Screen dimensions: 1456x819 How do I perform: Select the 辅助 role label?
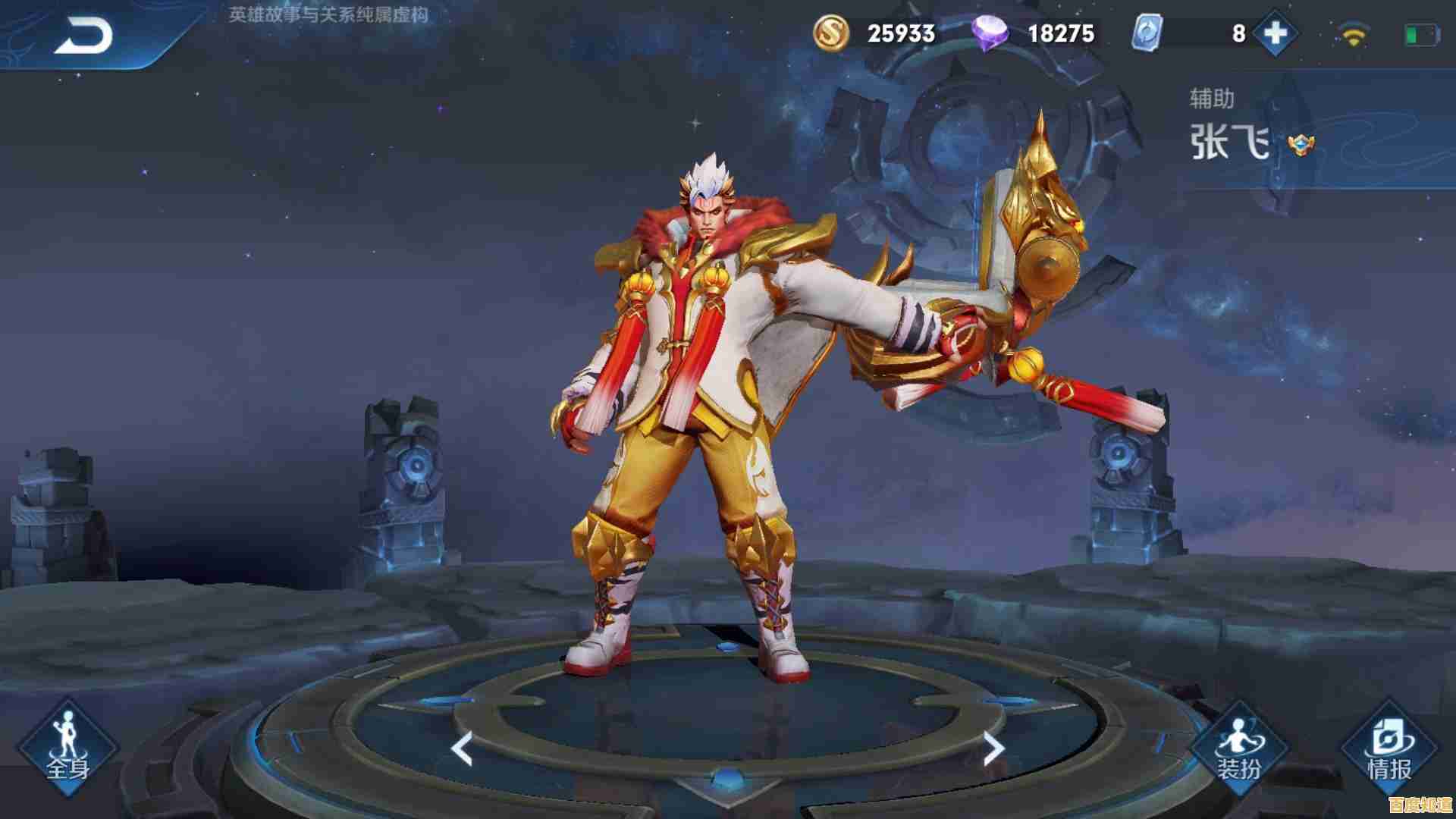pos(1210,97)
